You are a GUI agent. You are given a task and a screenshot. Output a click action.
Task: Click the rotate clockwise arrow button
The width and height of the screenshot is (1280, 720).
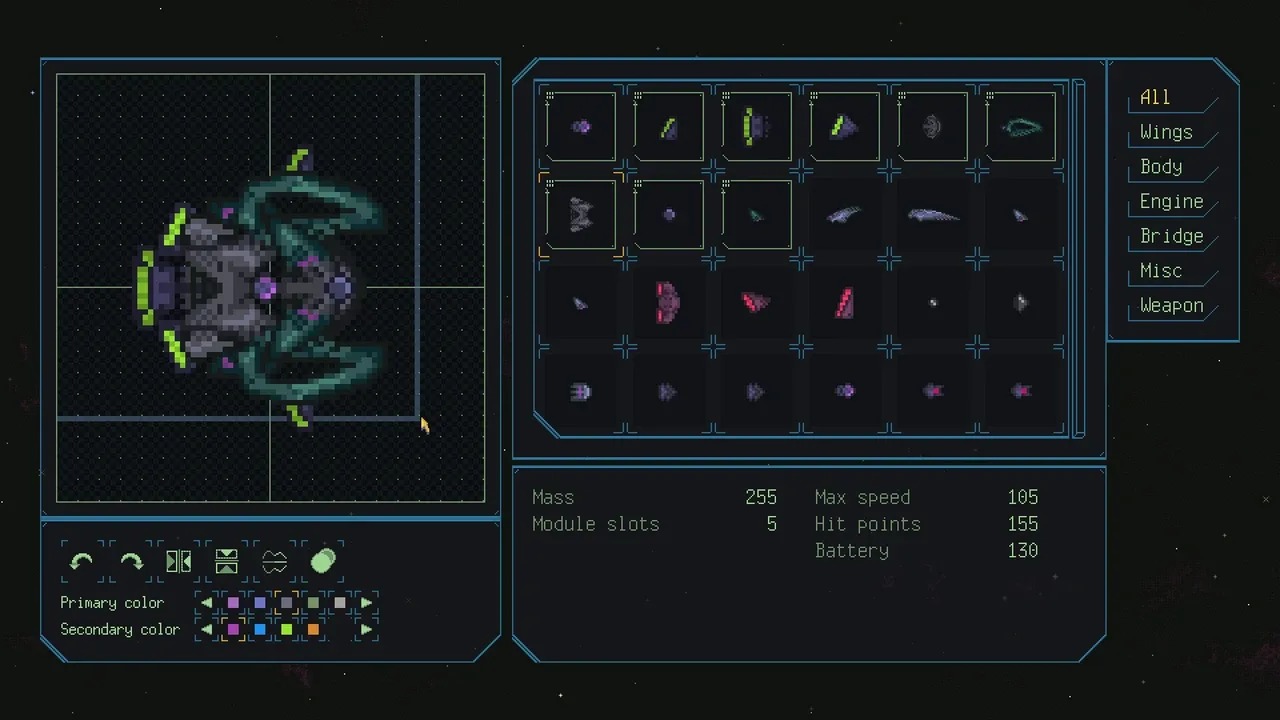pyautogui.click(x=131, y=562)
